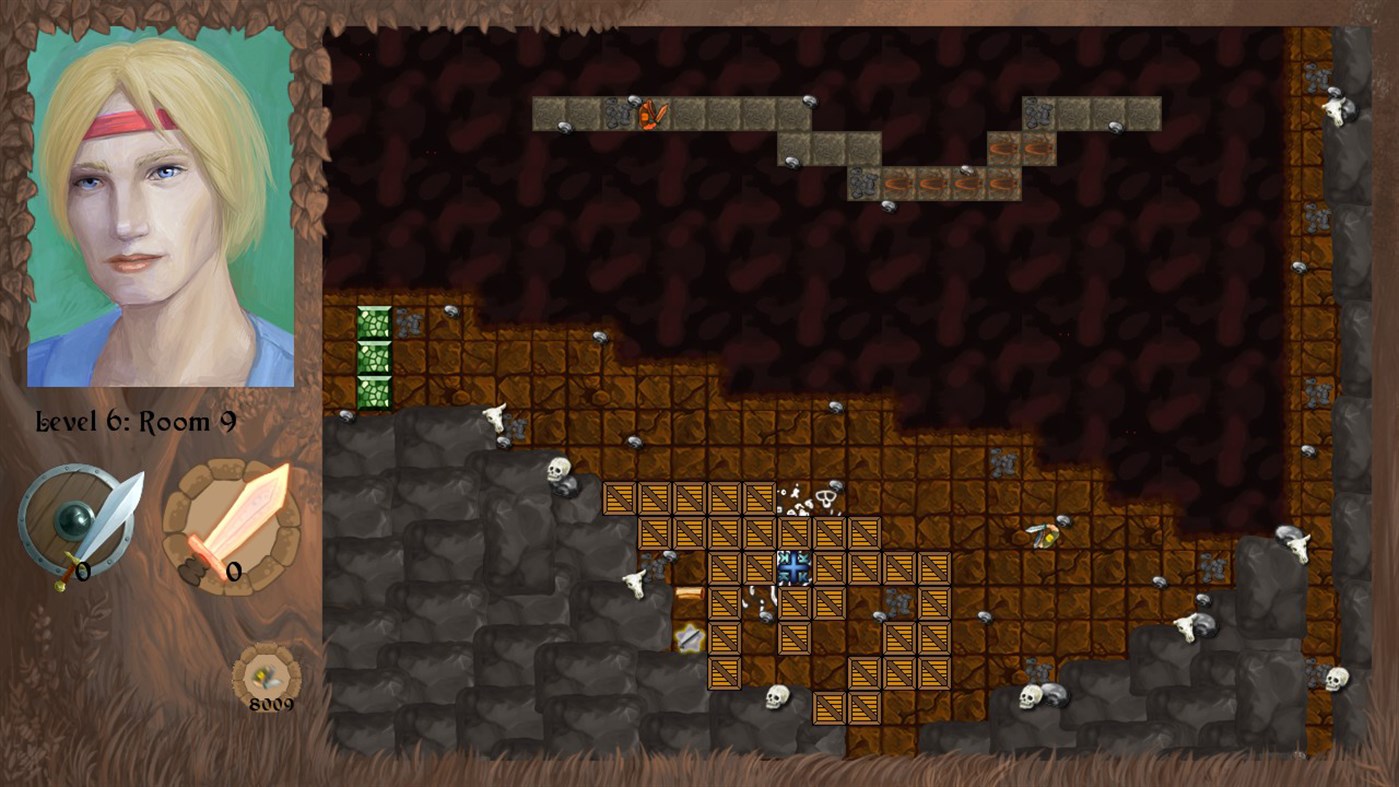Click the small gold treasure icon
The image size is (1399, 787).
coord(266,675)
